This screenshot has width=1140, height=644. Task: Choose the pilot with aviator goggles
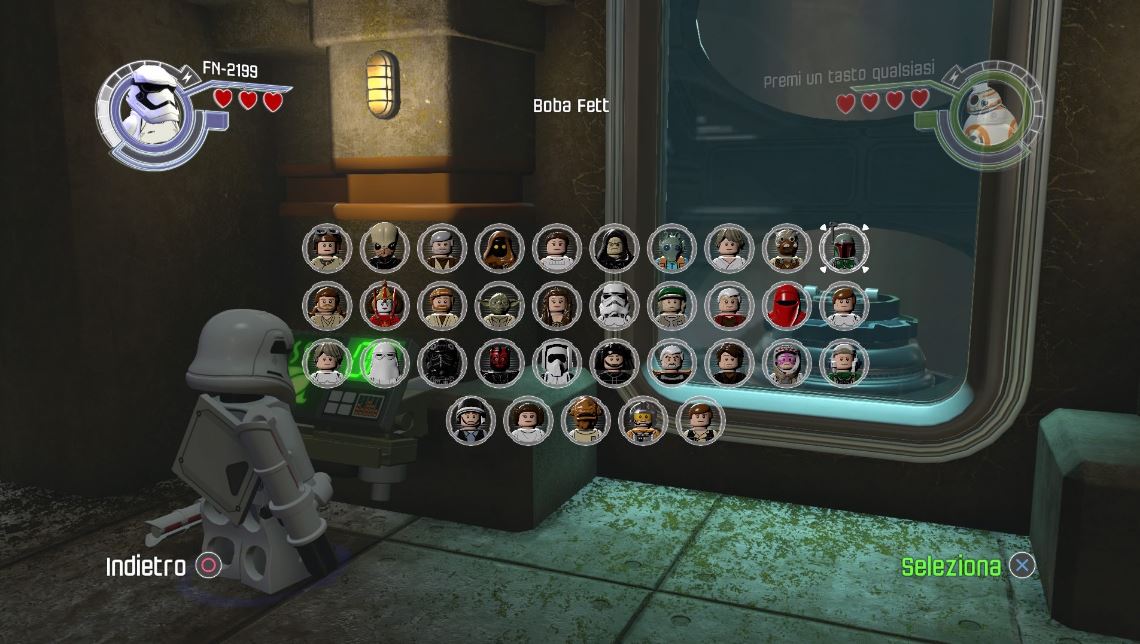coord(327,248)
